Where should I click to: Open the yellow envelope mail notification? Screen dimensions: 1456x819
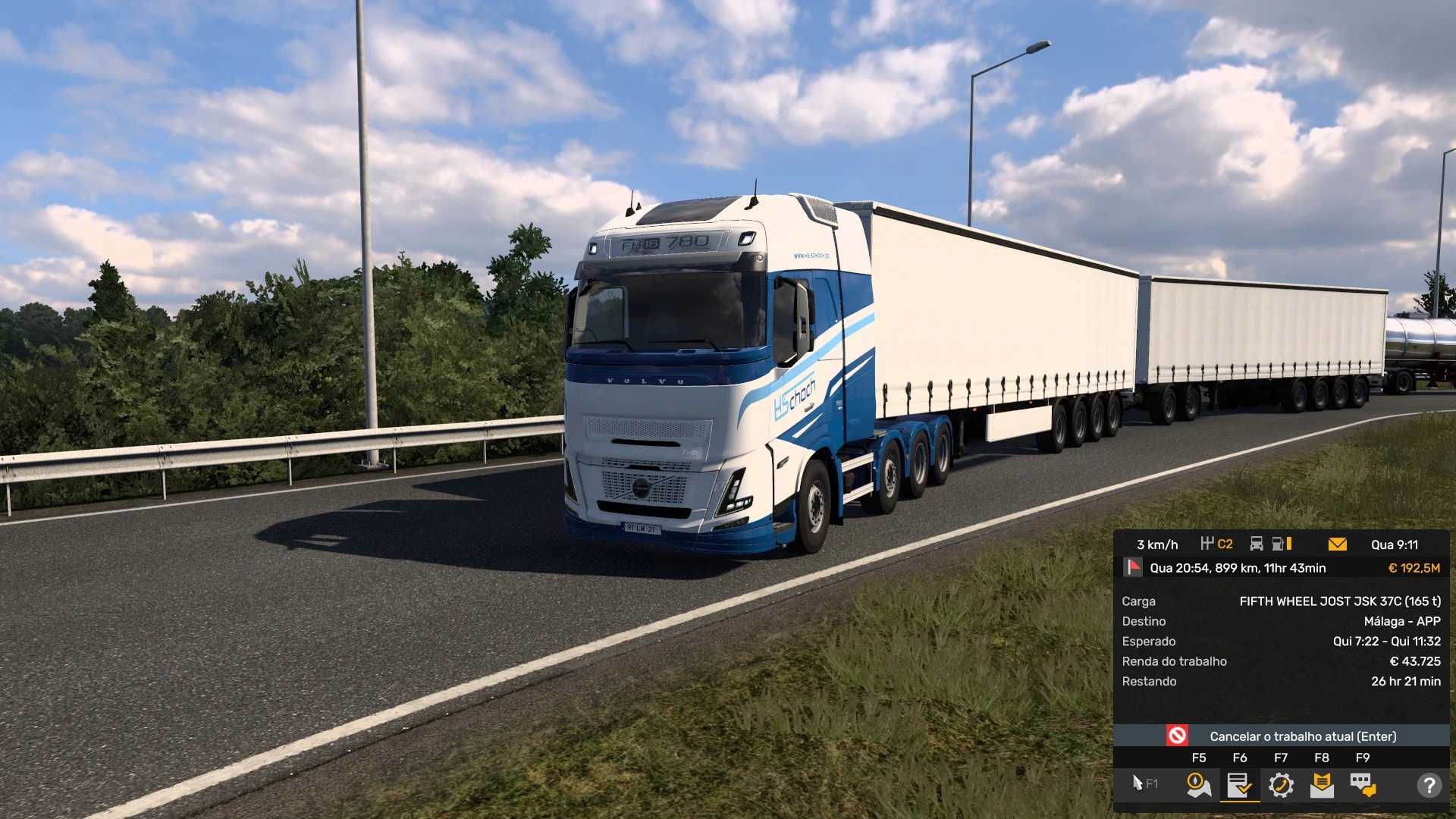point(1338,544)
